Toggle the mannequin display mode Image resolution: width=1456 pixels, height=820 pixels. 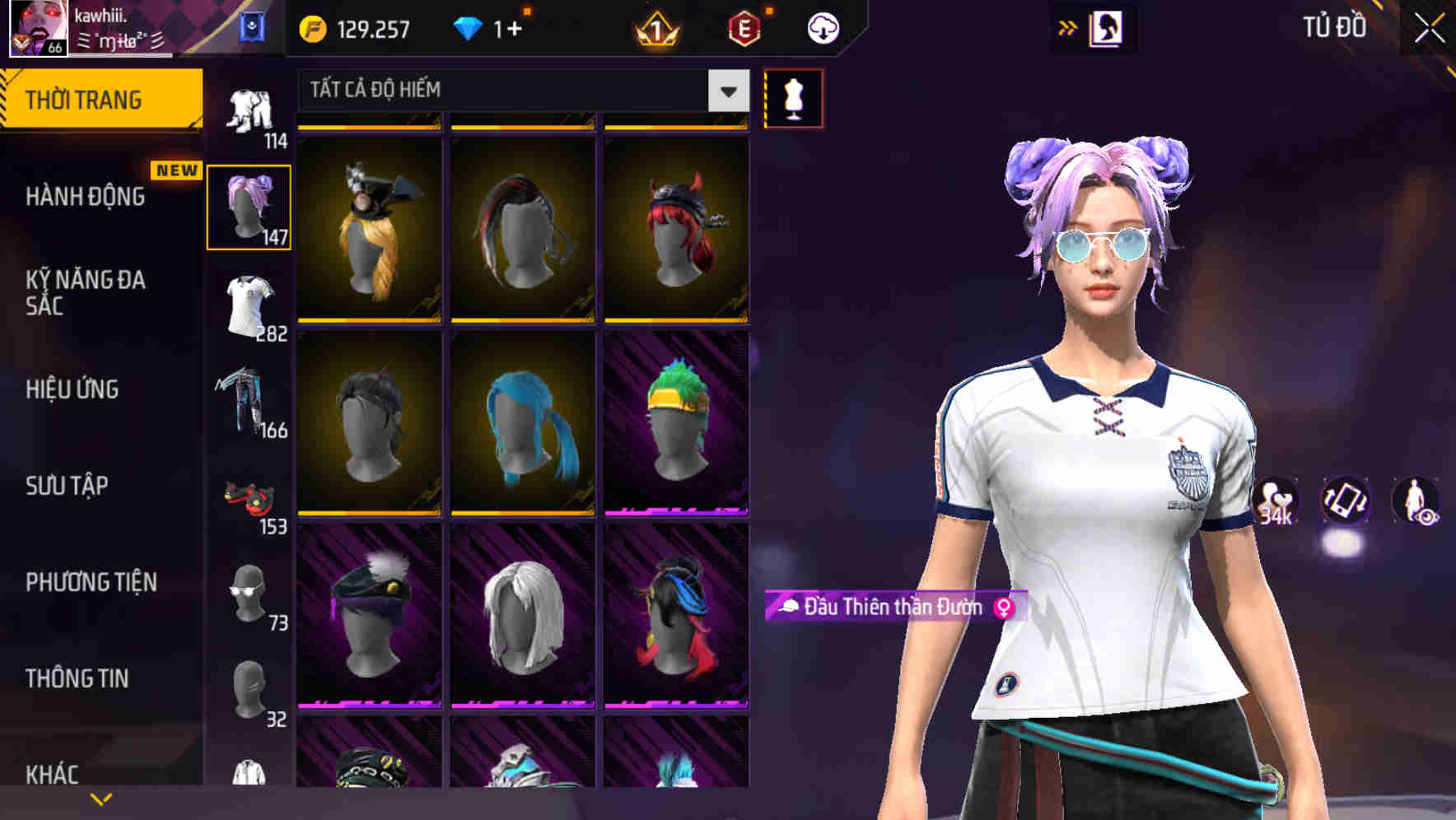793,96
